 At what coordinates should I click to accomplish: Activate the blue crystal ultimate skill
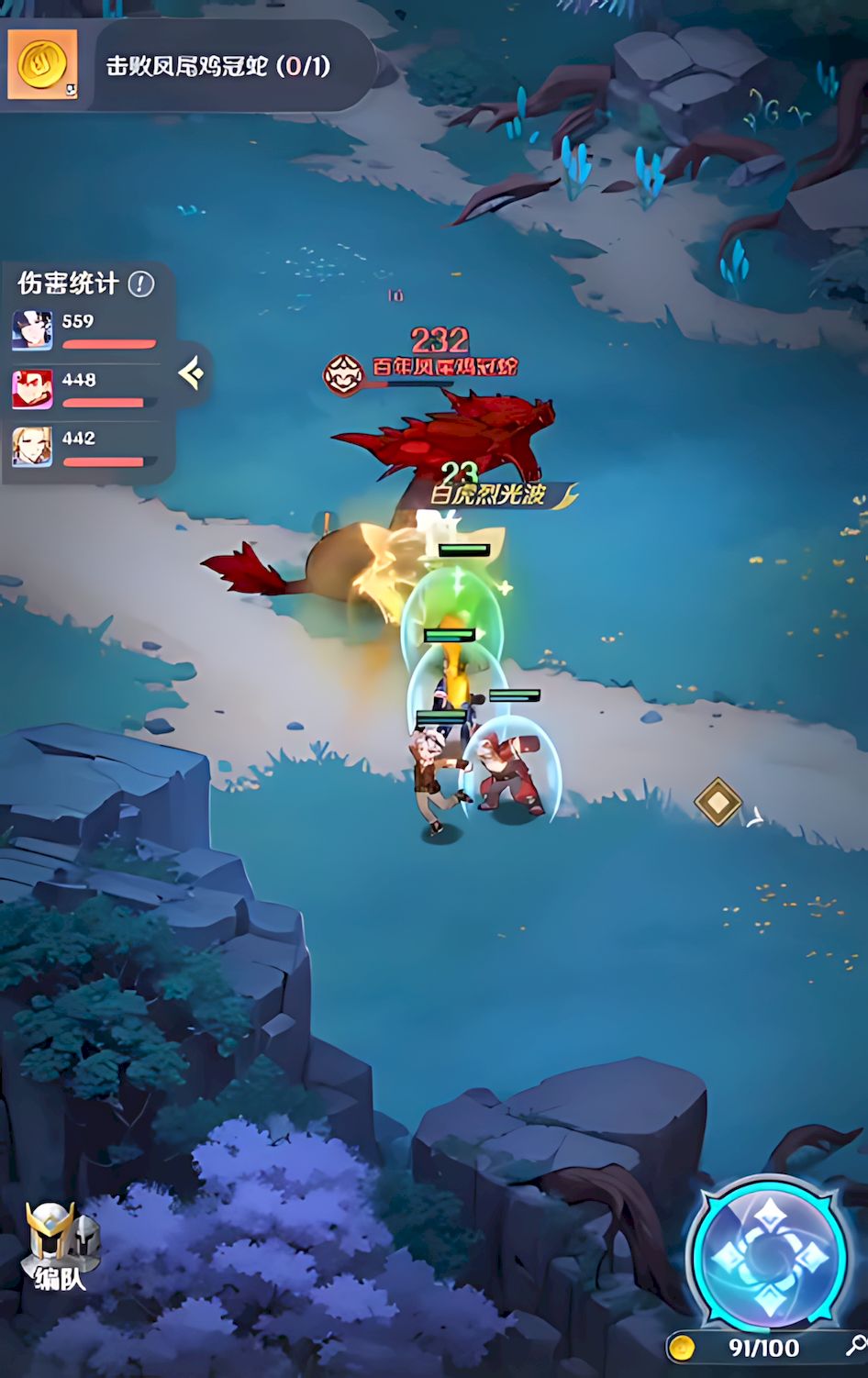[x=769, y=1252]
